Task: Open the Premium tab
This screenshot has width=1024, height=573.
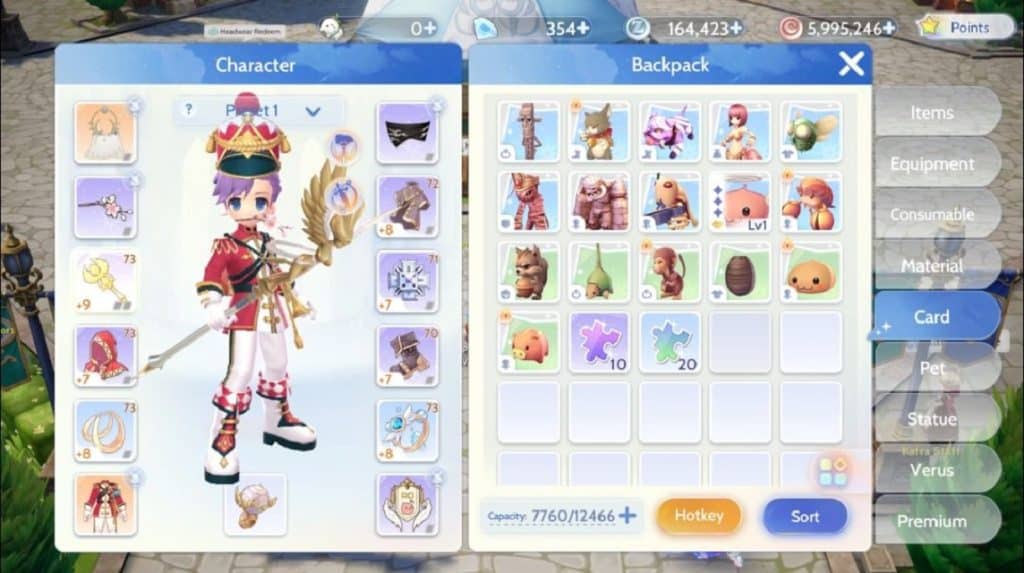Action: point(931,521)
